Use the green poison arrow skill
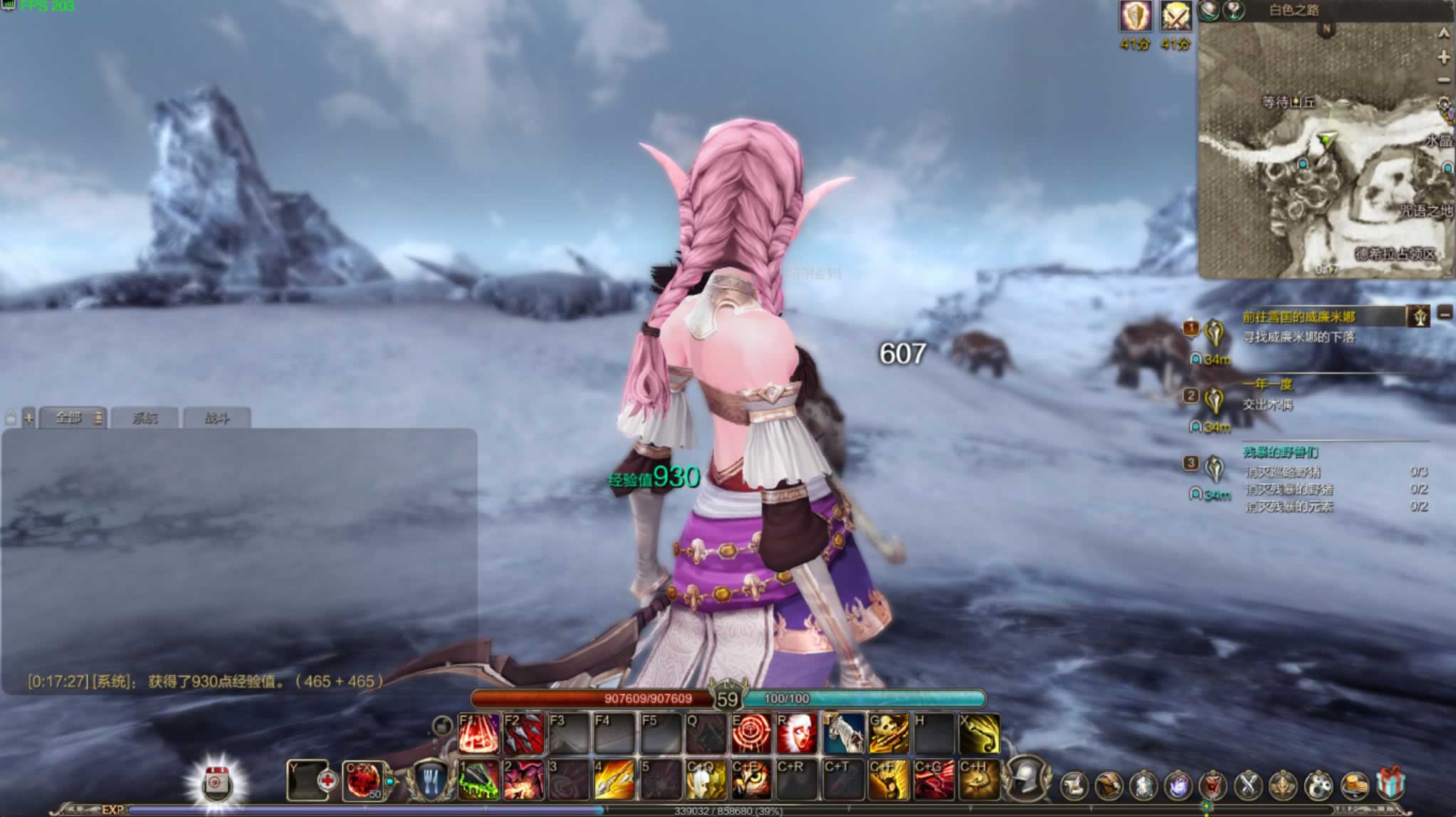This screenshot has height=817, width=1456. coord(478,780)
